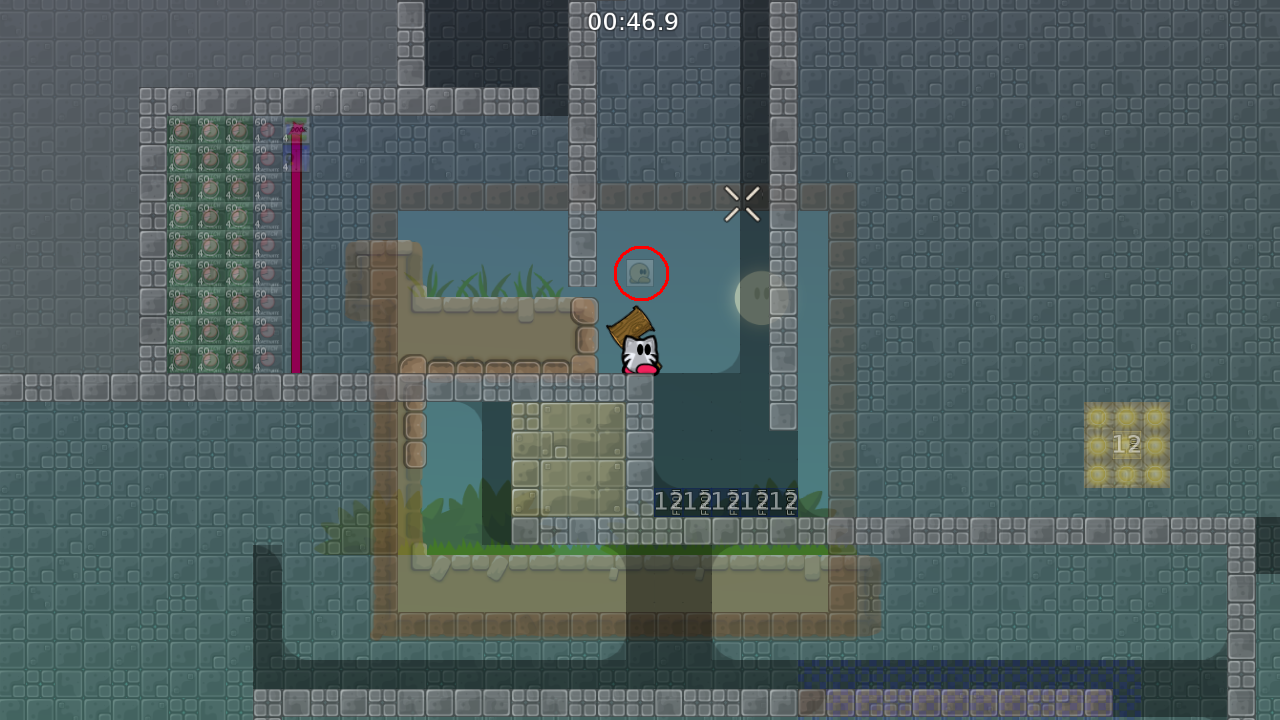Expand the last 12 block in the numbered row
The width and height of the screenshot is (1280, 720).
click(786, 500)
